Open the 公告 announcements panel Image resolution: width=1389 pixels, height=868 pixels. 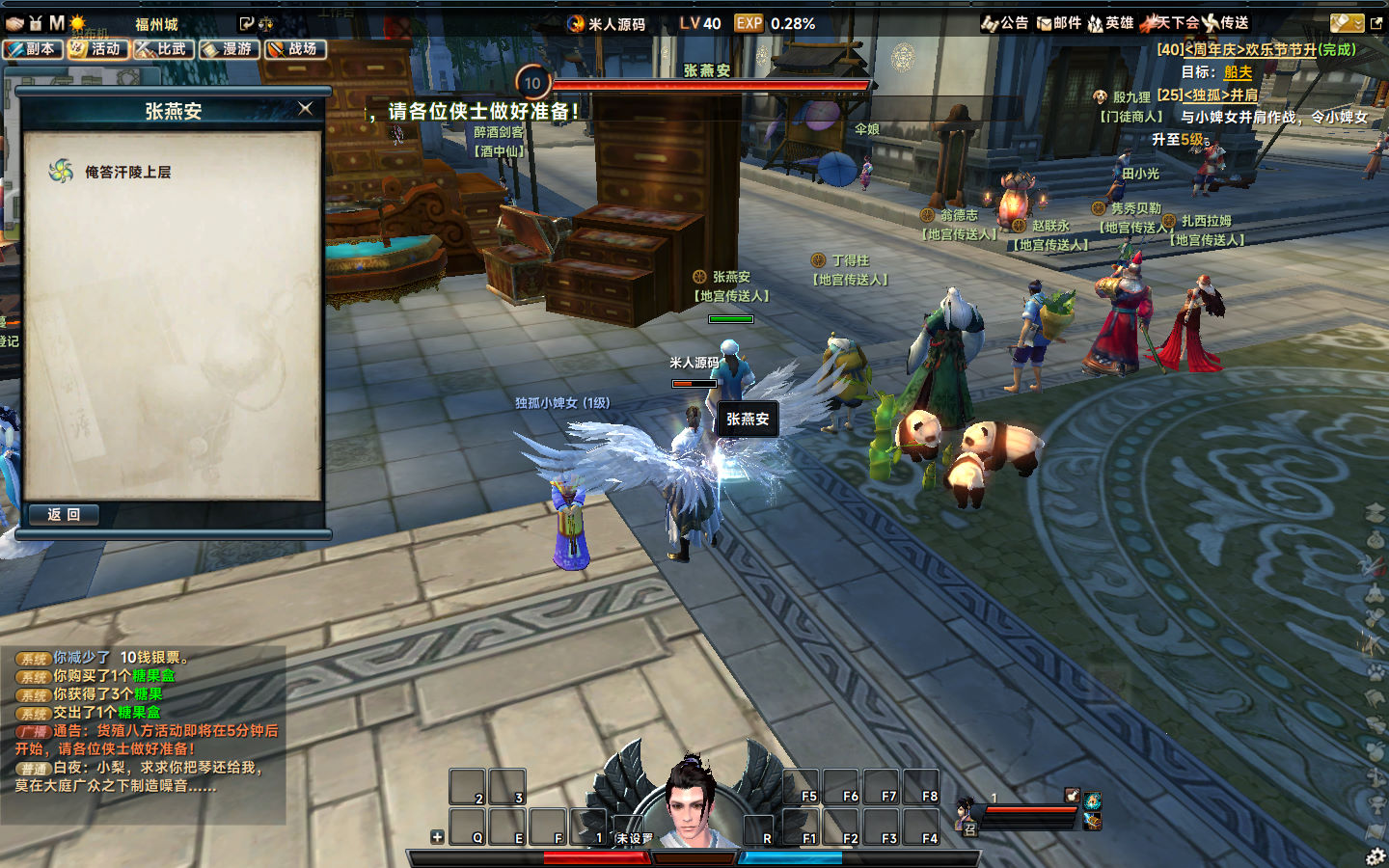(1005, 23)
